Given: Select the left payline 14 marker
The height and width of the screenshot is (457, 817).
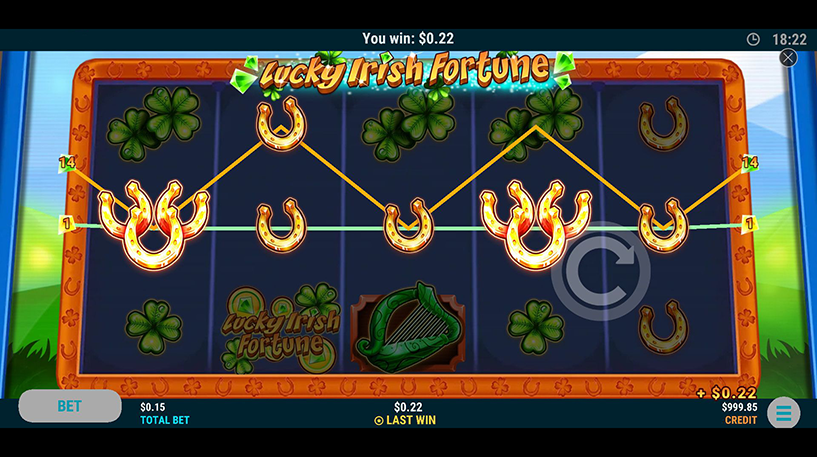Looking at the screenshot, I should [x=67, y=162].
